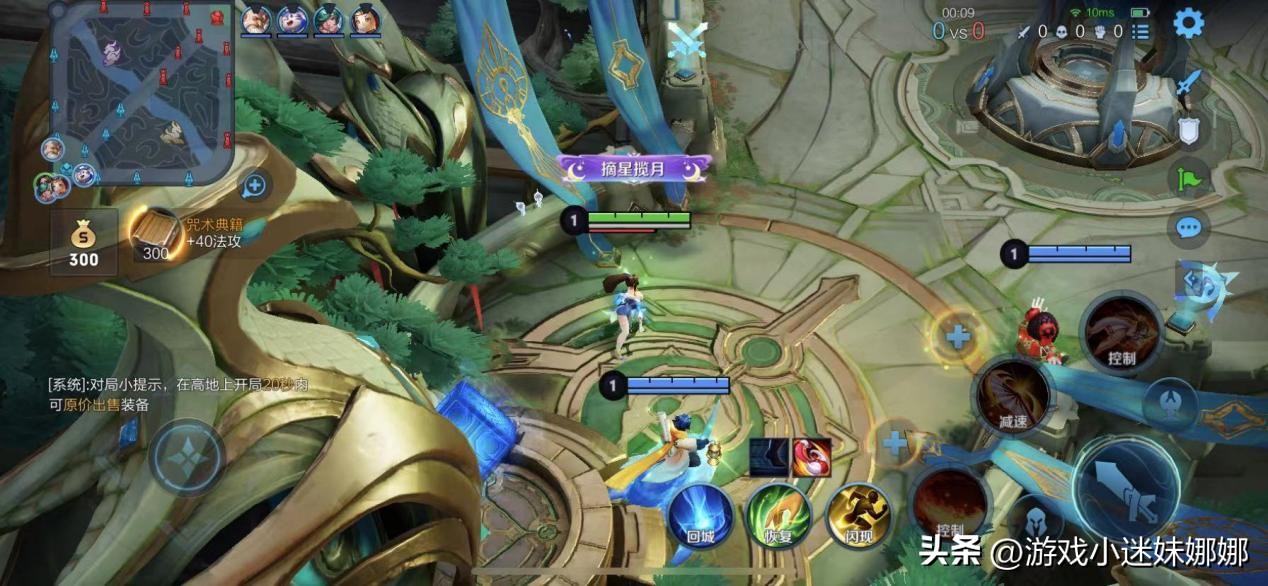Tap the tower-target button above attack
The image size is (1268, 586).
click(1172, 402)
